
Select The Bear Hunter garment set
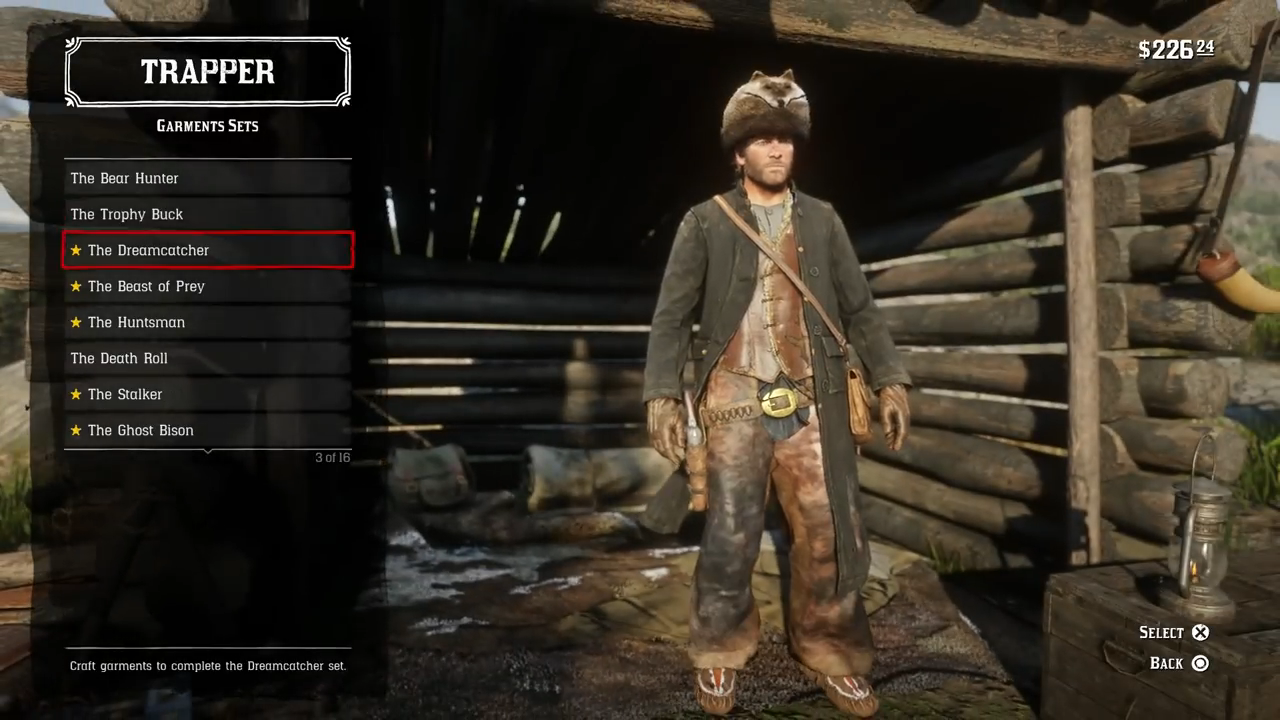click(207, 178)
